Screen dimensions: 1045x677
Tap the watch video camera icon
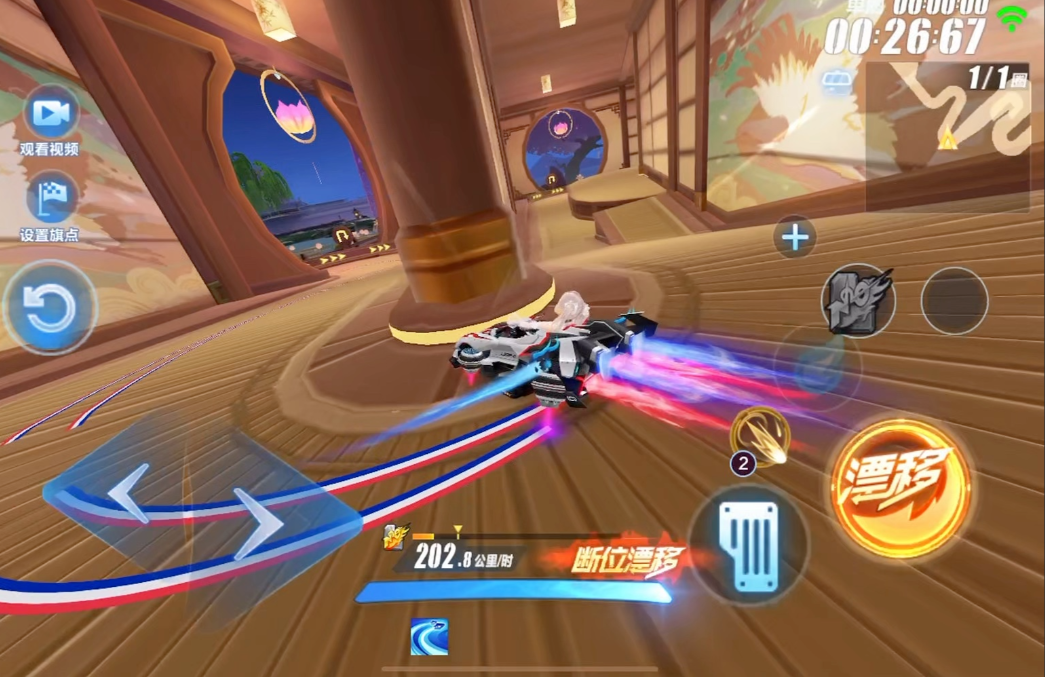[51, 114]
